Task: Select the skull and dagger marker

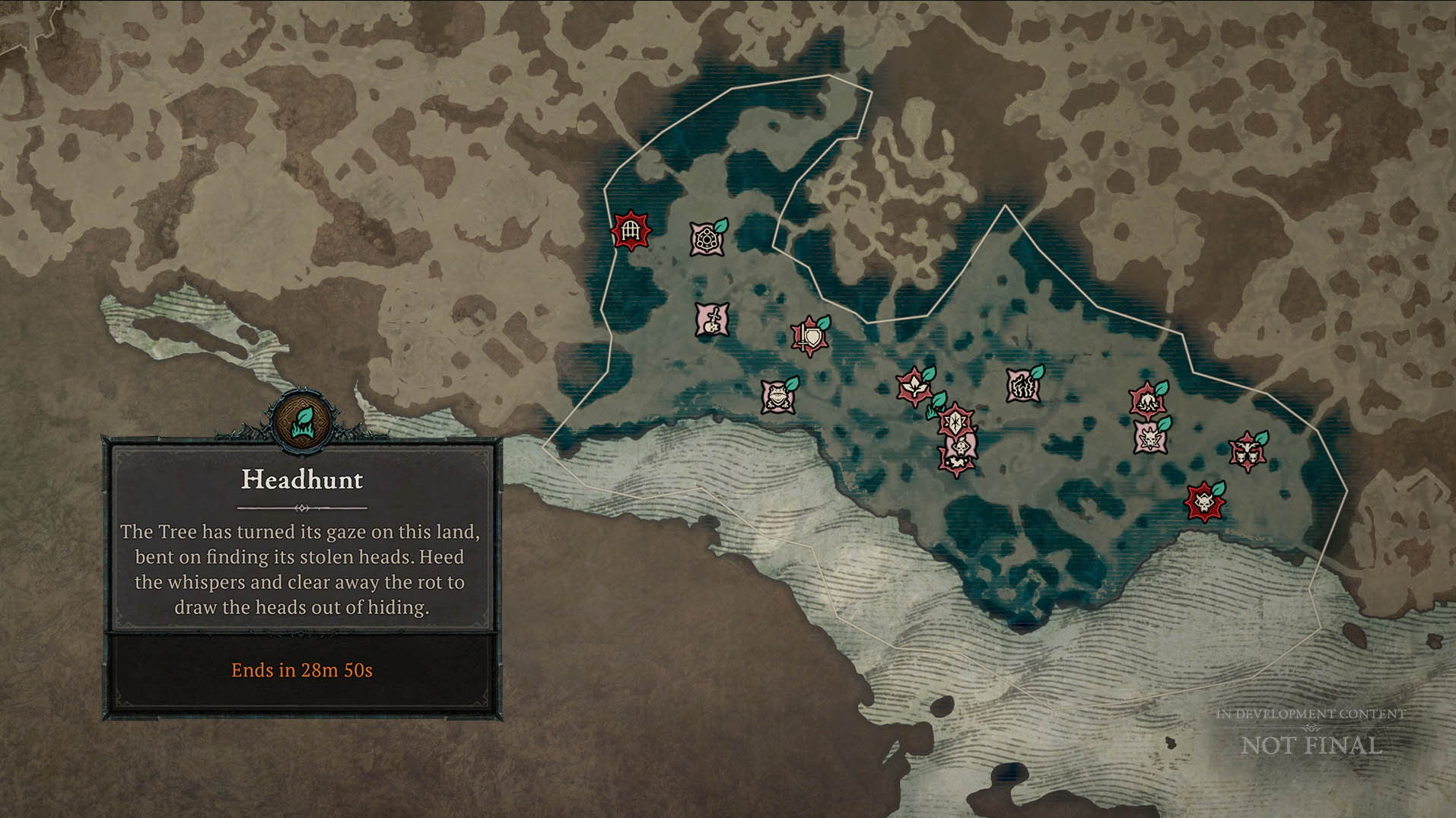Action: click(x=712, y=320)
